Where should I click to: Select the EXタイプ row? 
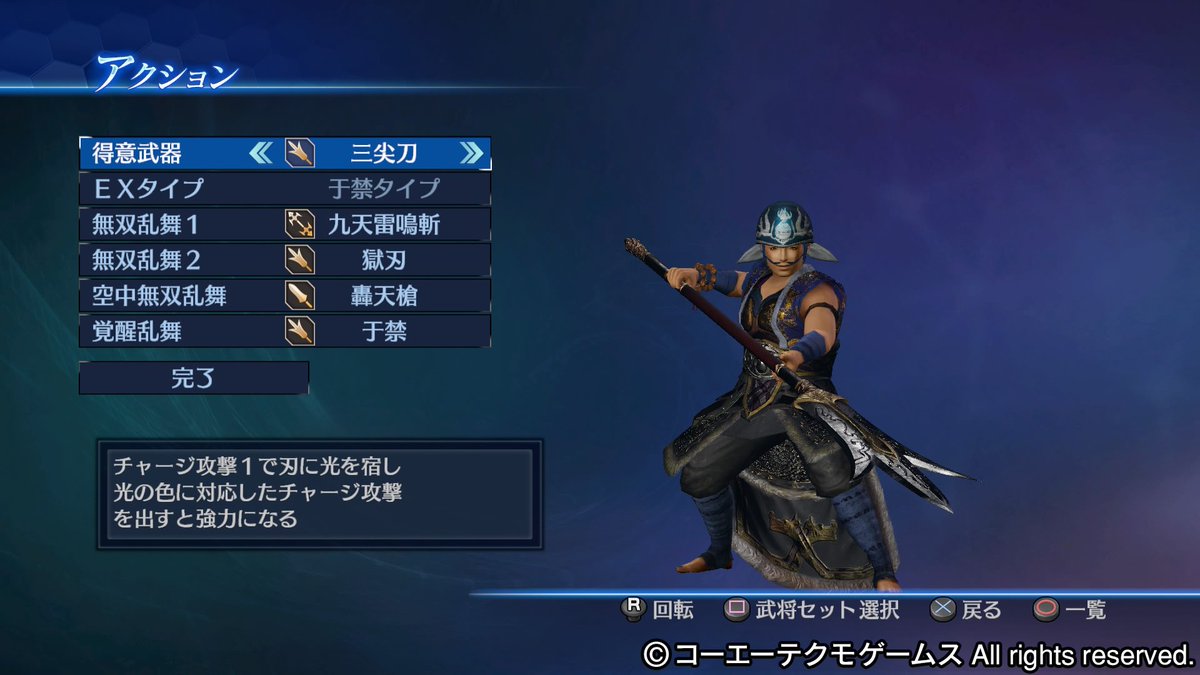285,188
